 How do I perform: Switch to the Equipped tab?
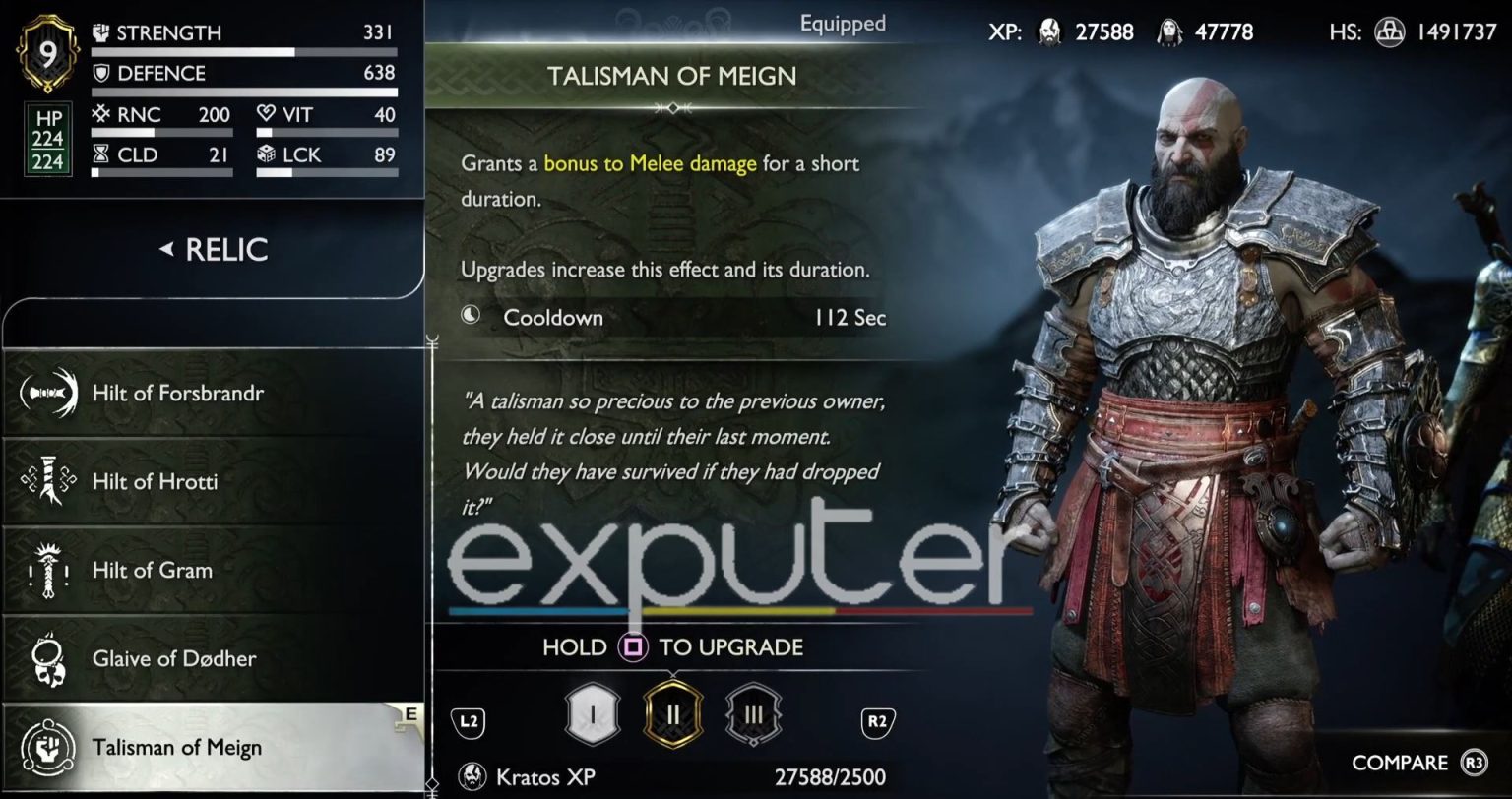(842, 24)
